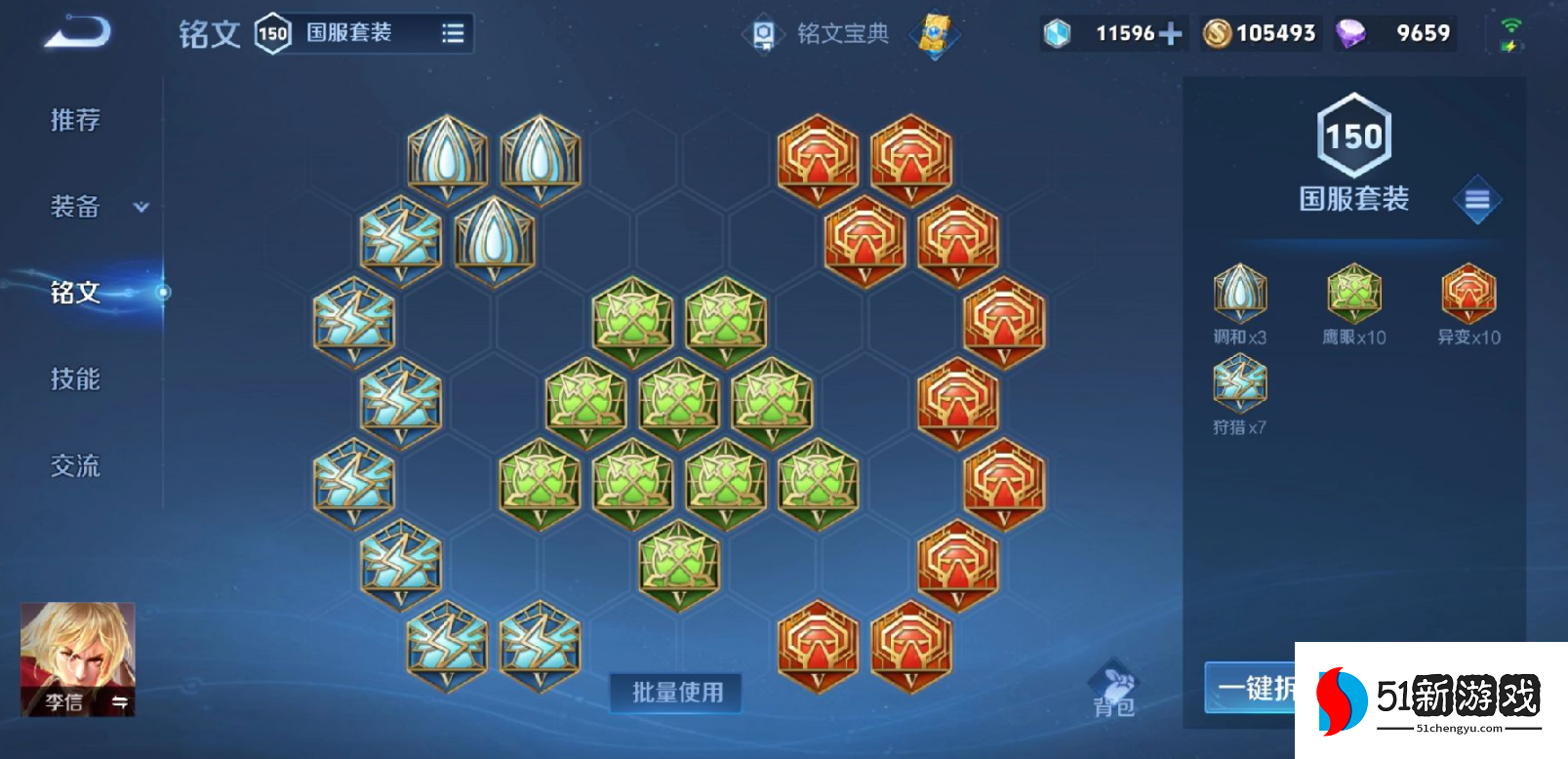
Task: Click the gold coin currency icon
Action: [x=1218, y=32]
